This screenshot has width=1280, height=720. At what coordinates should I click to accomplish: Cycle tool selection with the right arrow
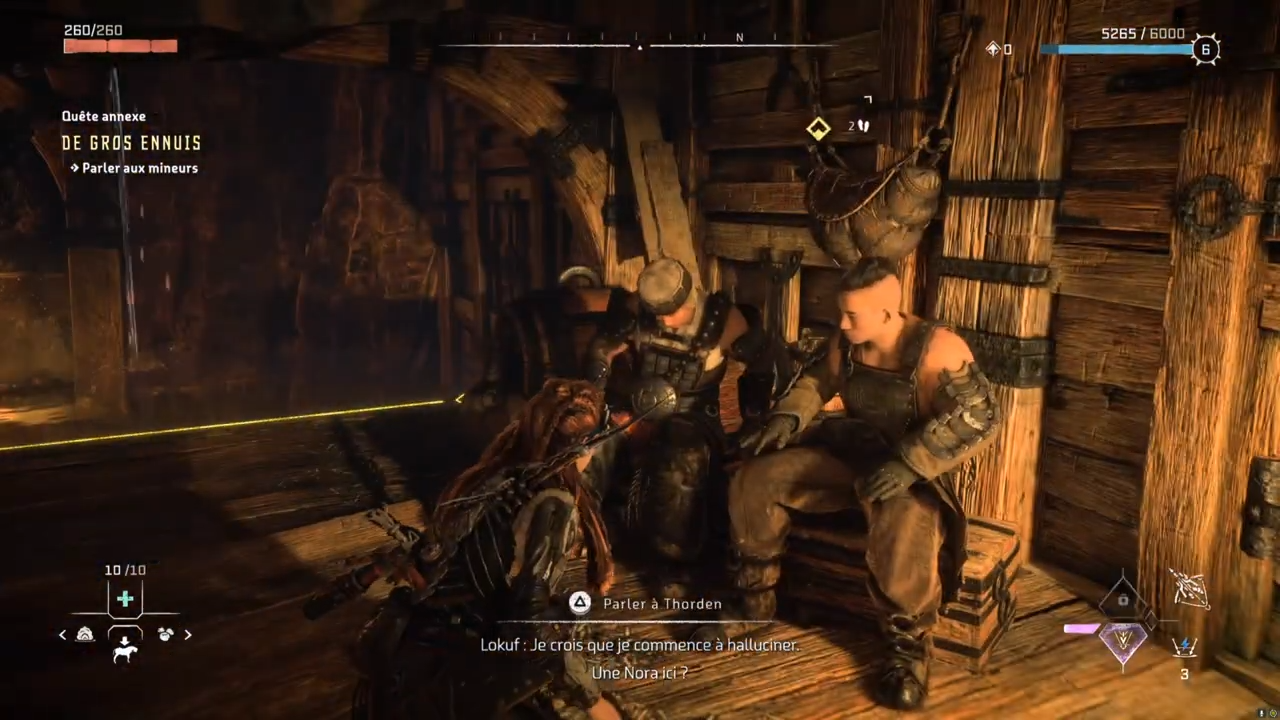[188, 634]
